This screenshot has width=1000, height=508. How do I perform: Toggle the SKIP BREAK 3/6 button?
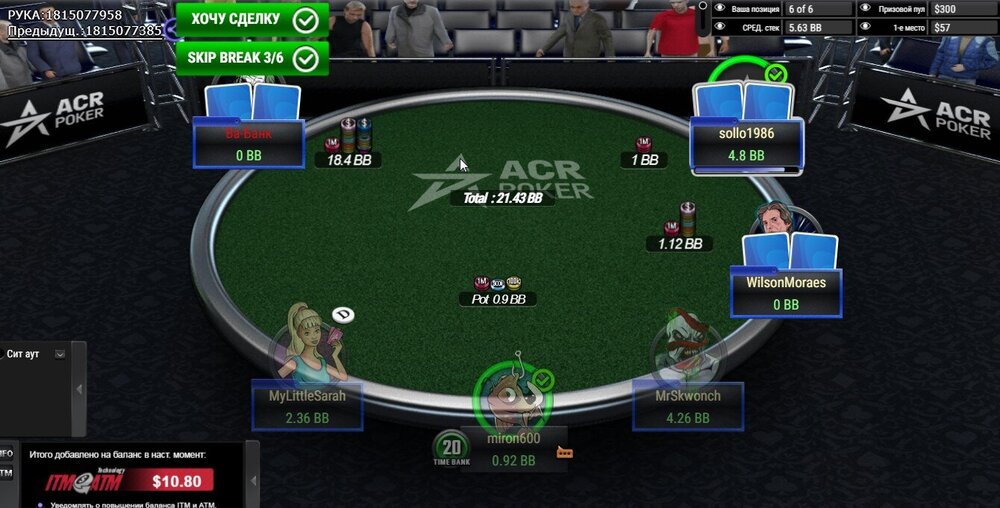pyautogui.click(x=252, y=57)
